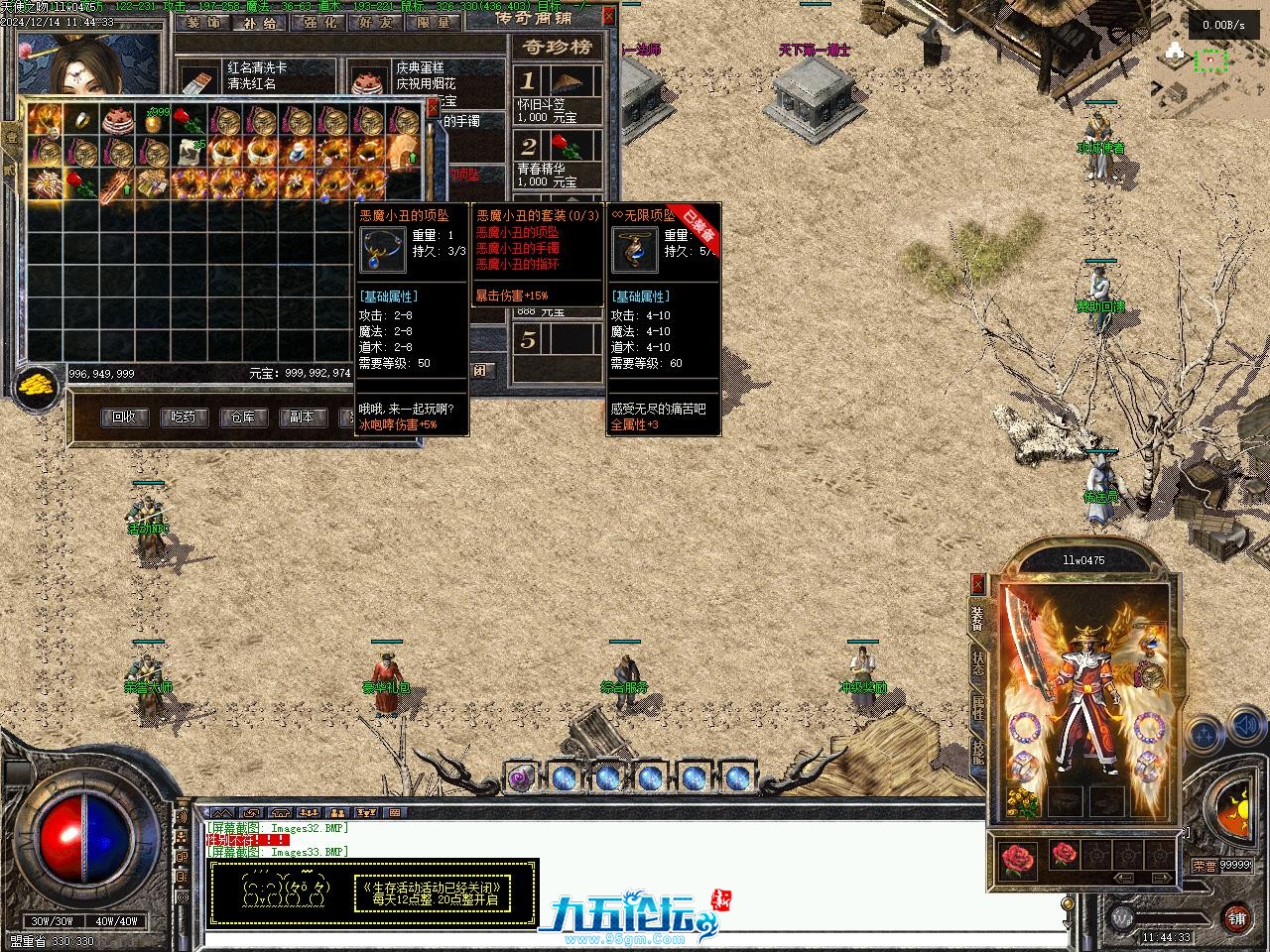Show the 限量 limited shop tab
The image size is (1270, 952).
(x=434, y=22)
